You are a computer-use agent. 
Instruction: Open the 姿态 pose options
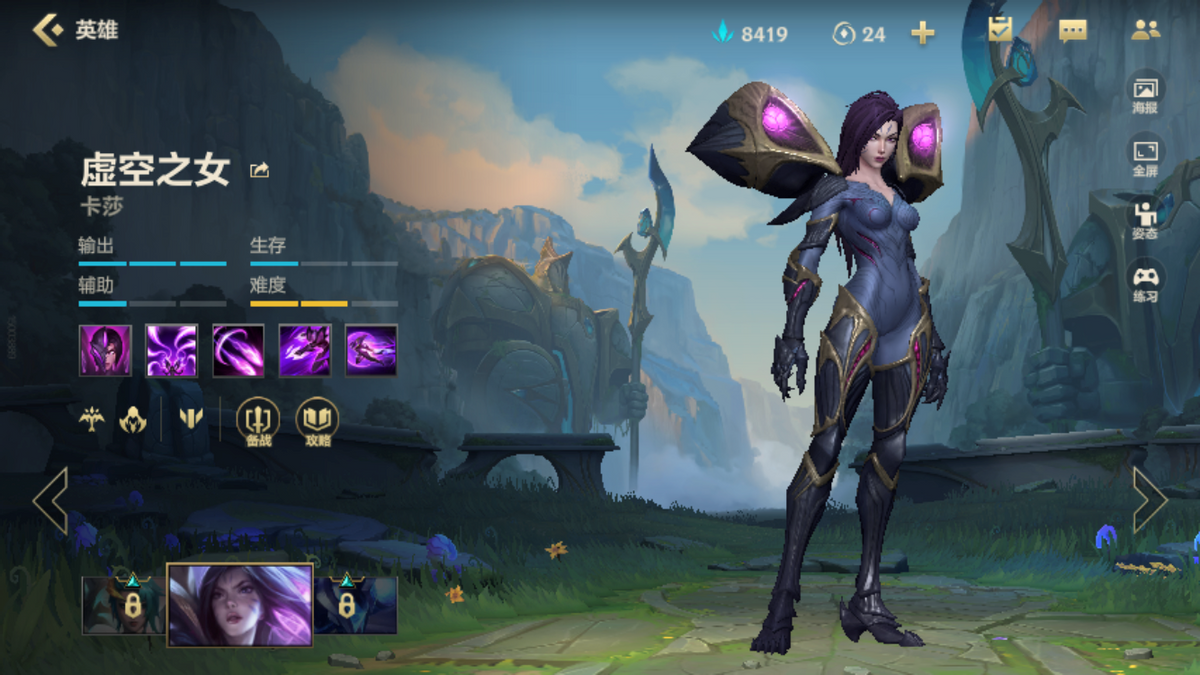pos(1145,219)
